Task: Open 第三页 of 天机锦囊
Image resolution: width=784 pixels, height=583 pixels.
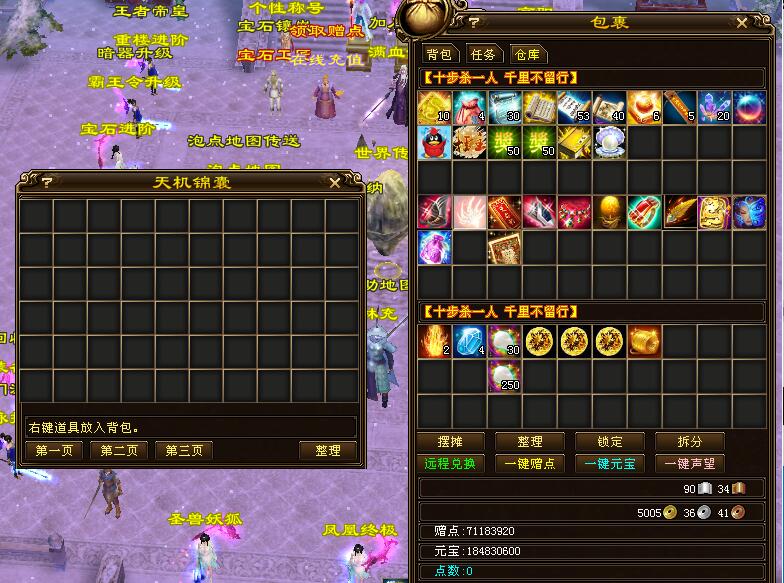Action: [x=184, y=451]
